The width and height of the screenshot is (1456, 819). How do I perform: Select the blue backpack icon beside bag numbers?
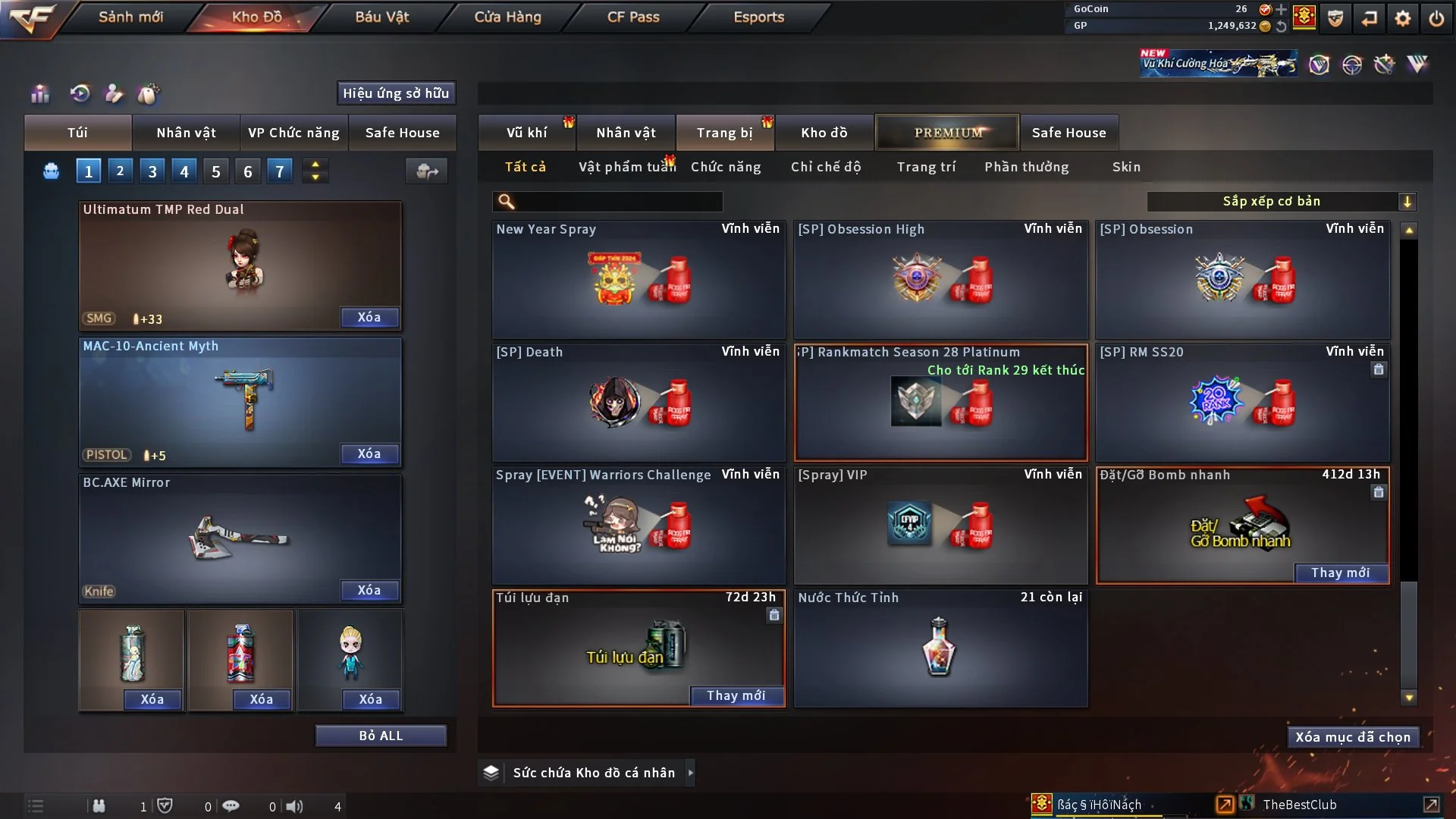tap(51, 171)
